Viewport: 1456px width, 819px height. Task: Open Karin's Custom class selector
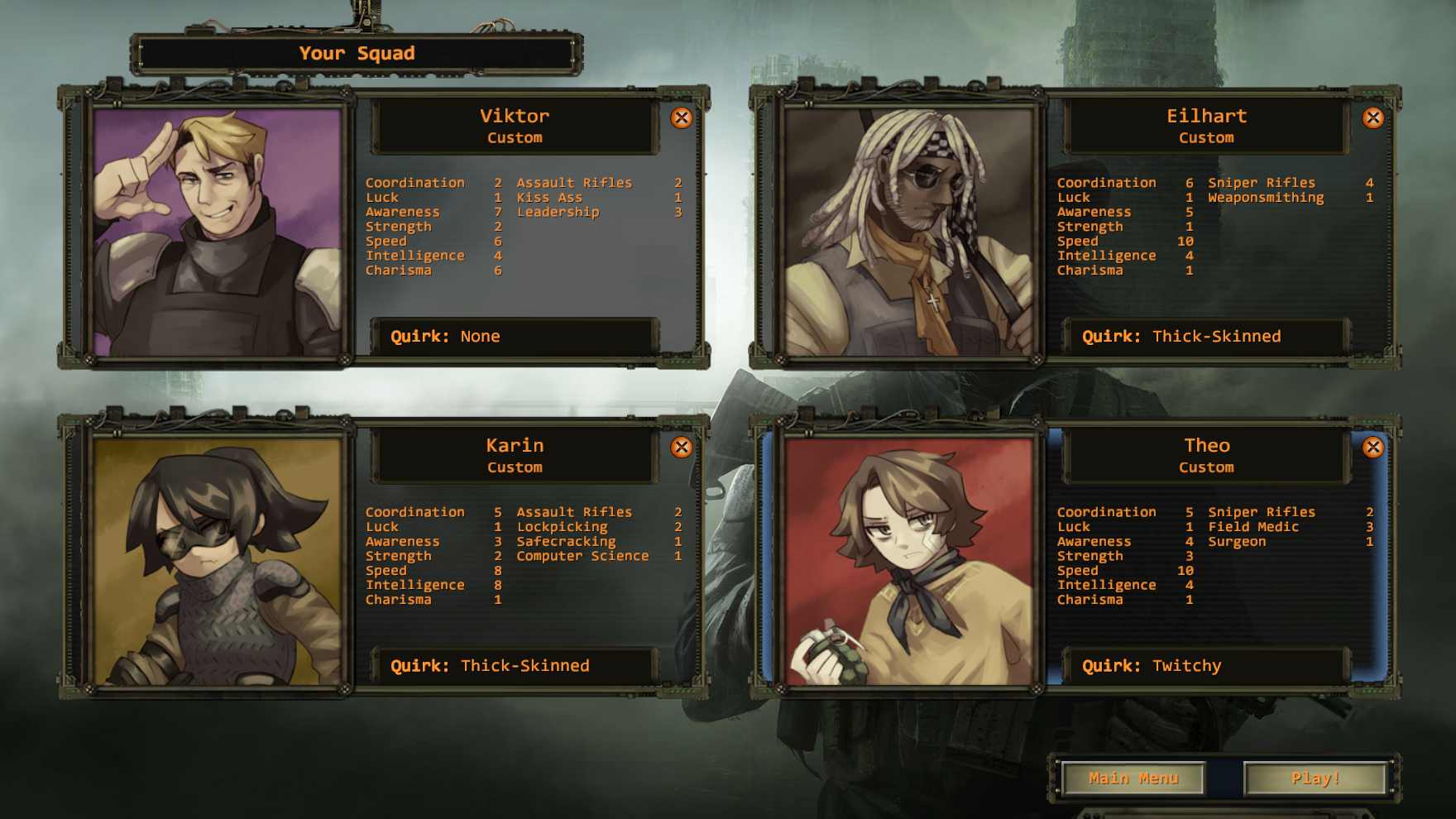pos(515,467)
